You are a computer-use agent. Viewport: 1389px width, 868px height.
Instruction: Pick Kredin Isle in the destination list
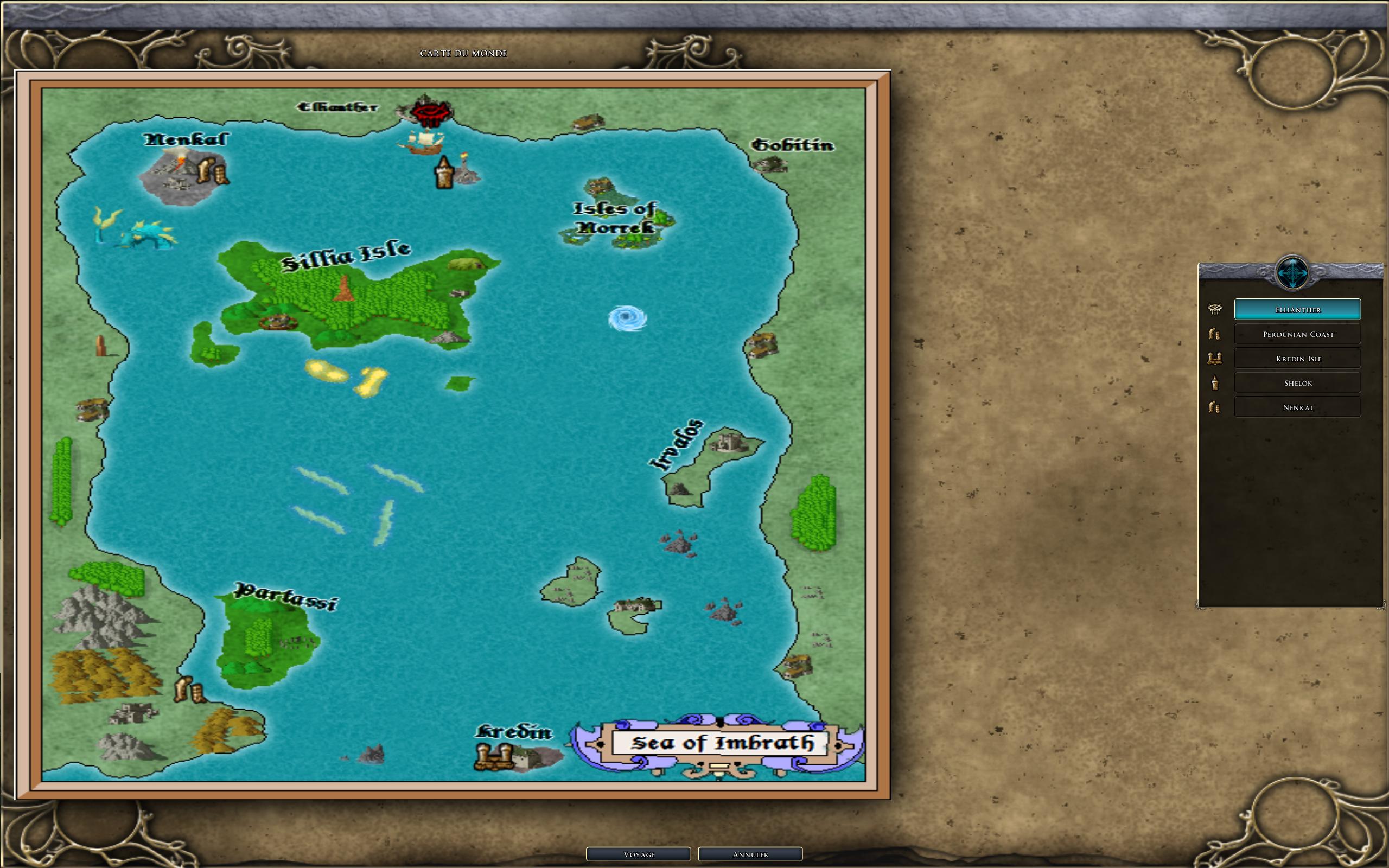tap(1297, 358)
